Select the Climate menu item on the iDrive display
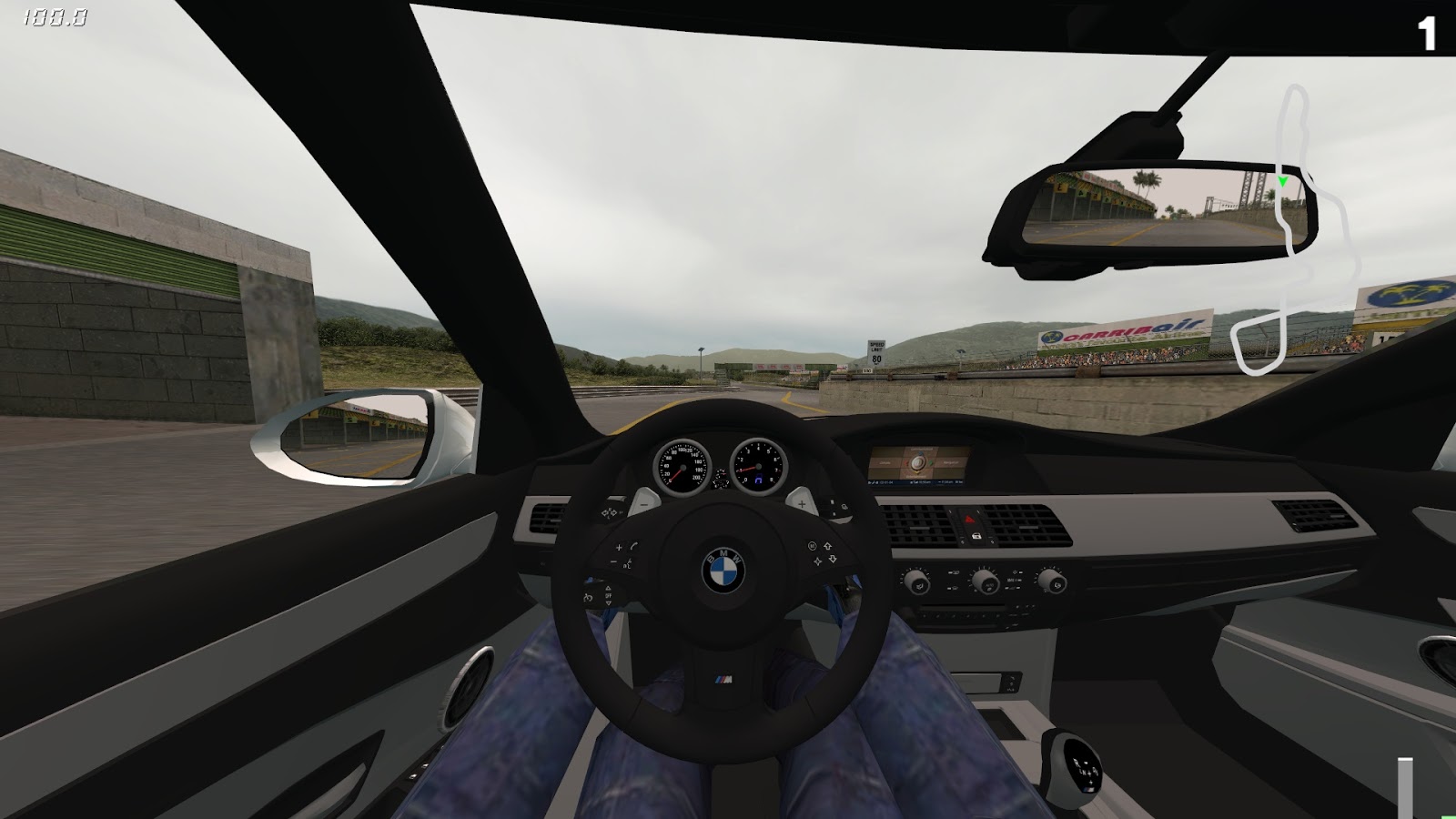Viewport: 1456px width, 819px height. click(x=885, y=463)
